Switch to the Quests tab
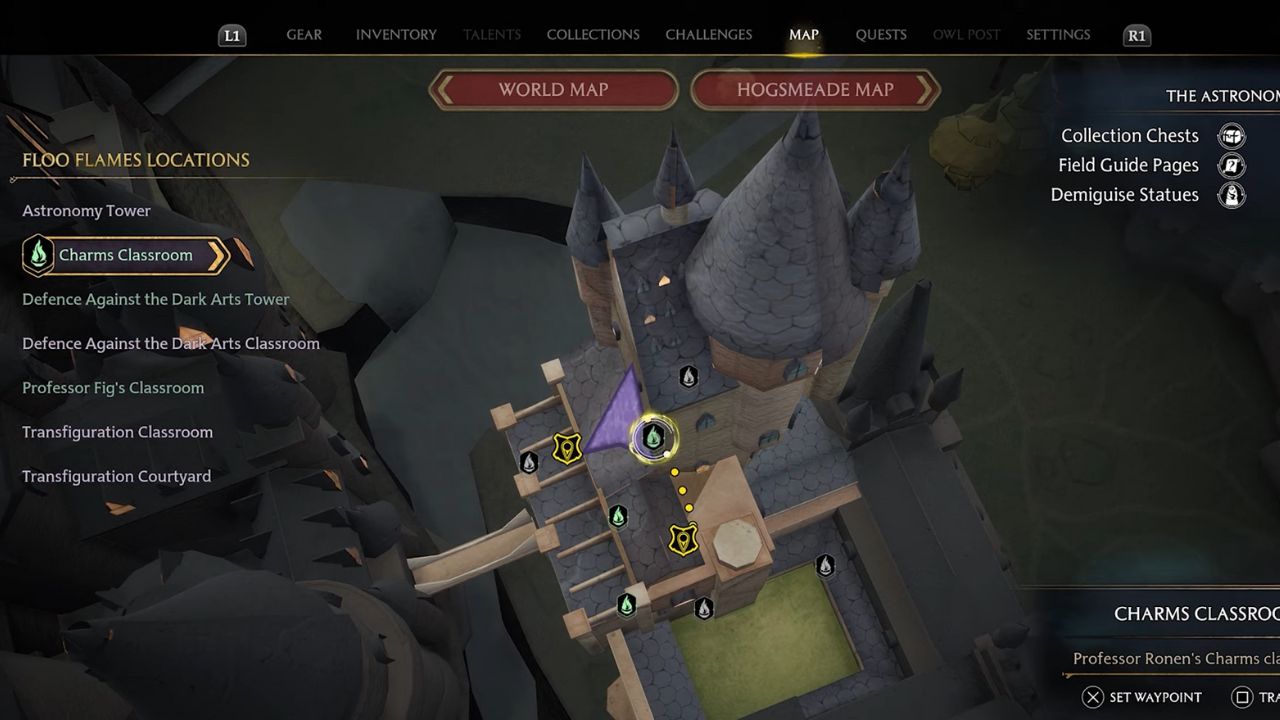The width and height of the screenshot is (1280, 720). tap(881, 34)
